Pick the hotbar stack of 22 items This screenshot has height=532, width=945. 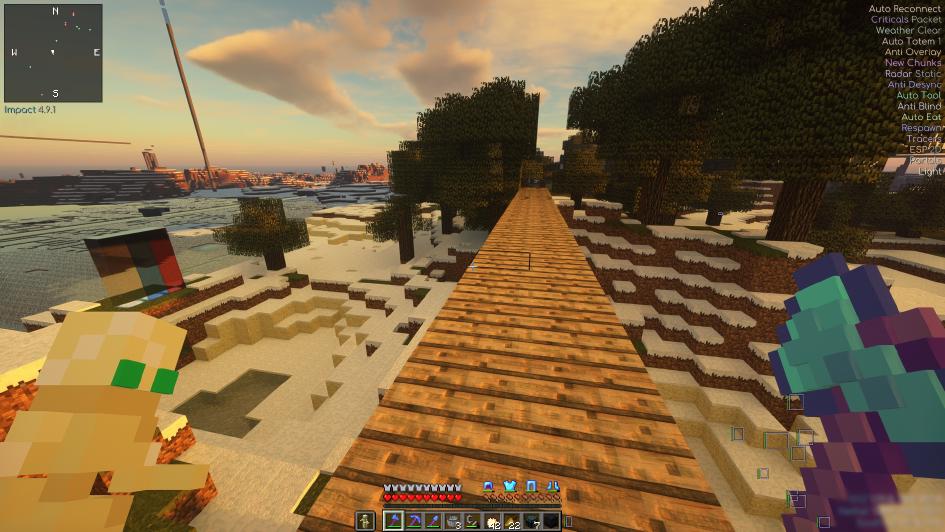pos(512,521)
